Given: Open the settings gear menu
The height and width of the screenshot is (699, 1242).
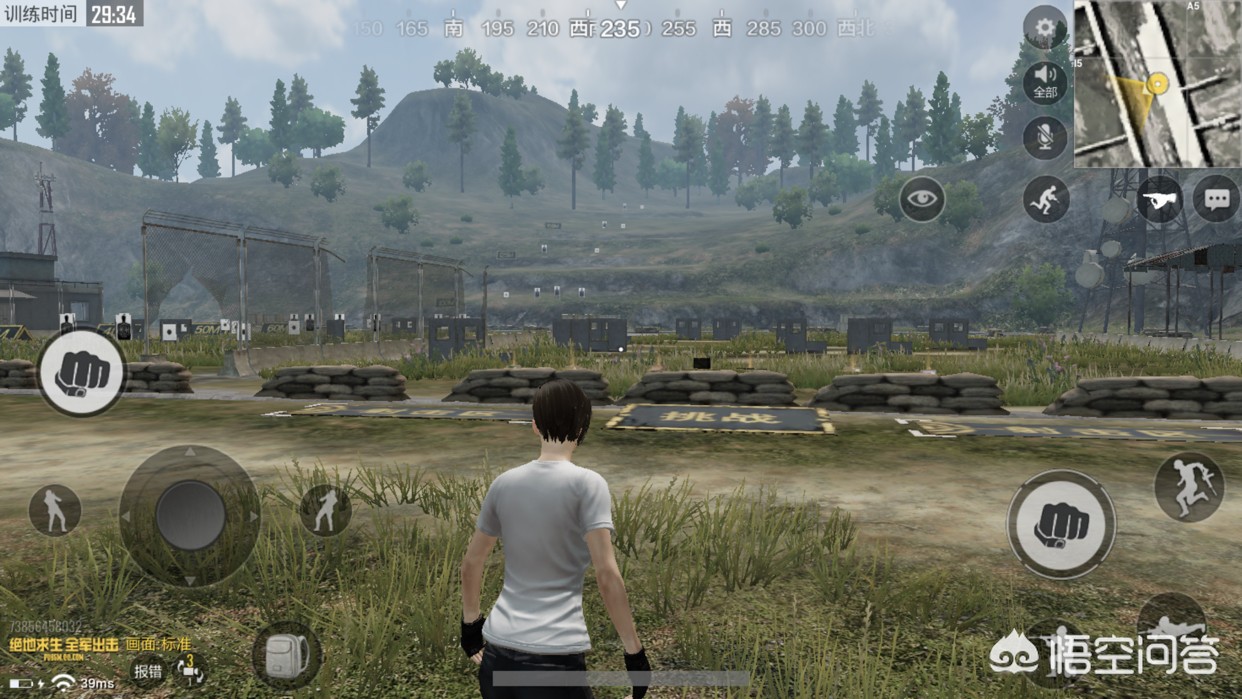Looking at the screenshot, I should point(1045,28).
